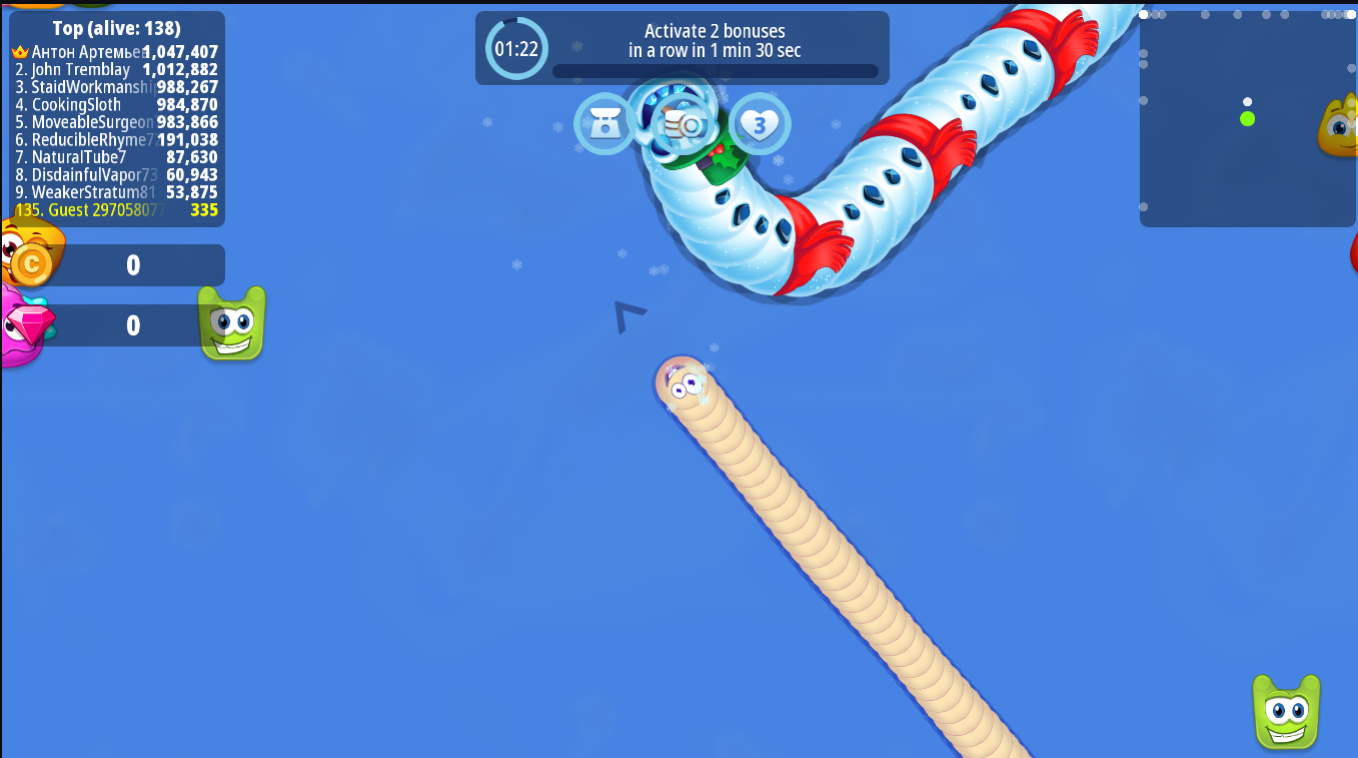Image resolution: width=1358 pixels, height=758 pixels.
Task: Choose DisdainfulVapor73 in the top list
Action: [116, 175]
